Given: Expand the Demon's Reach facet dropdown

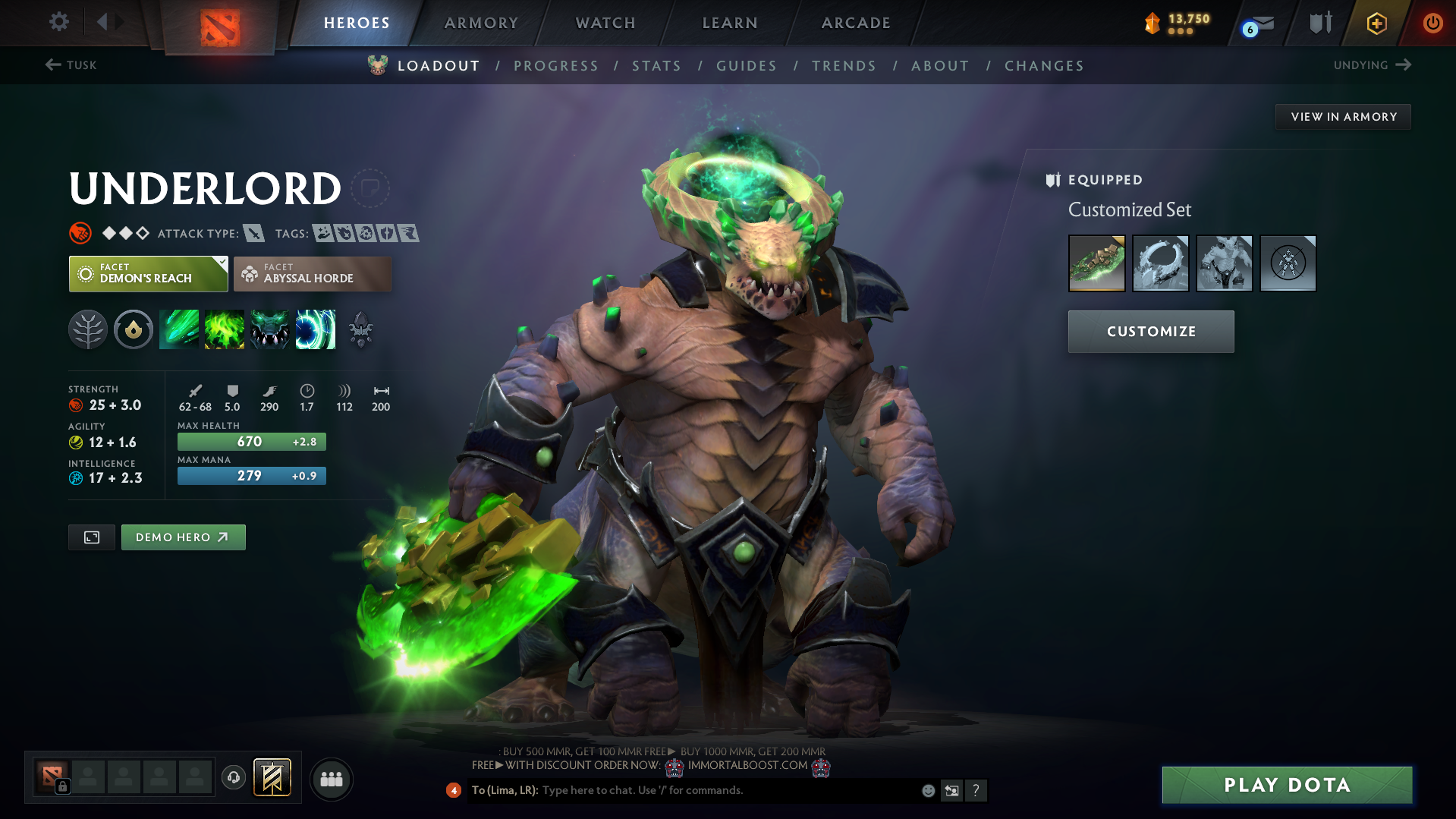Looking at the screenshot, I should click(221, 263).
